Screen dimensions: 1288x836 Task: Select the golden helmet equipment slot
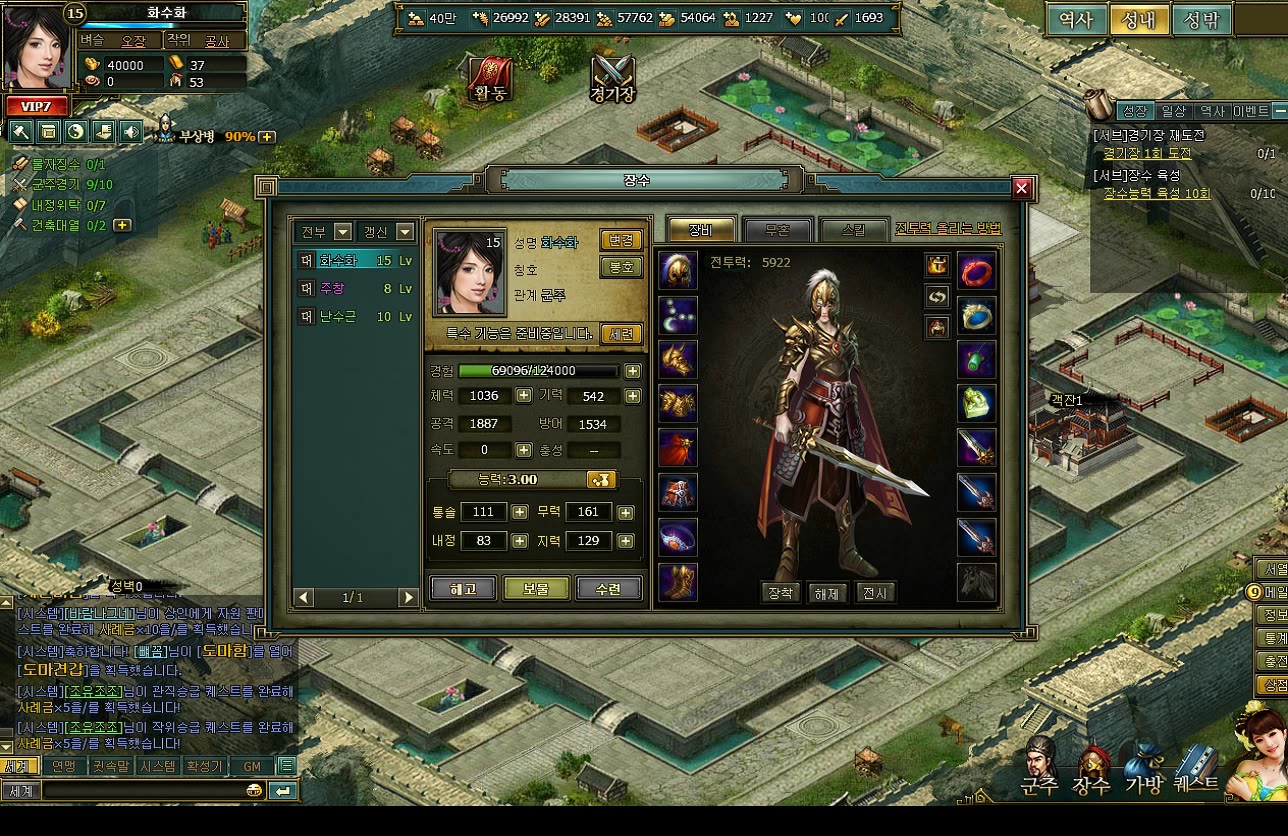678,270
